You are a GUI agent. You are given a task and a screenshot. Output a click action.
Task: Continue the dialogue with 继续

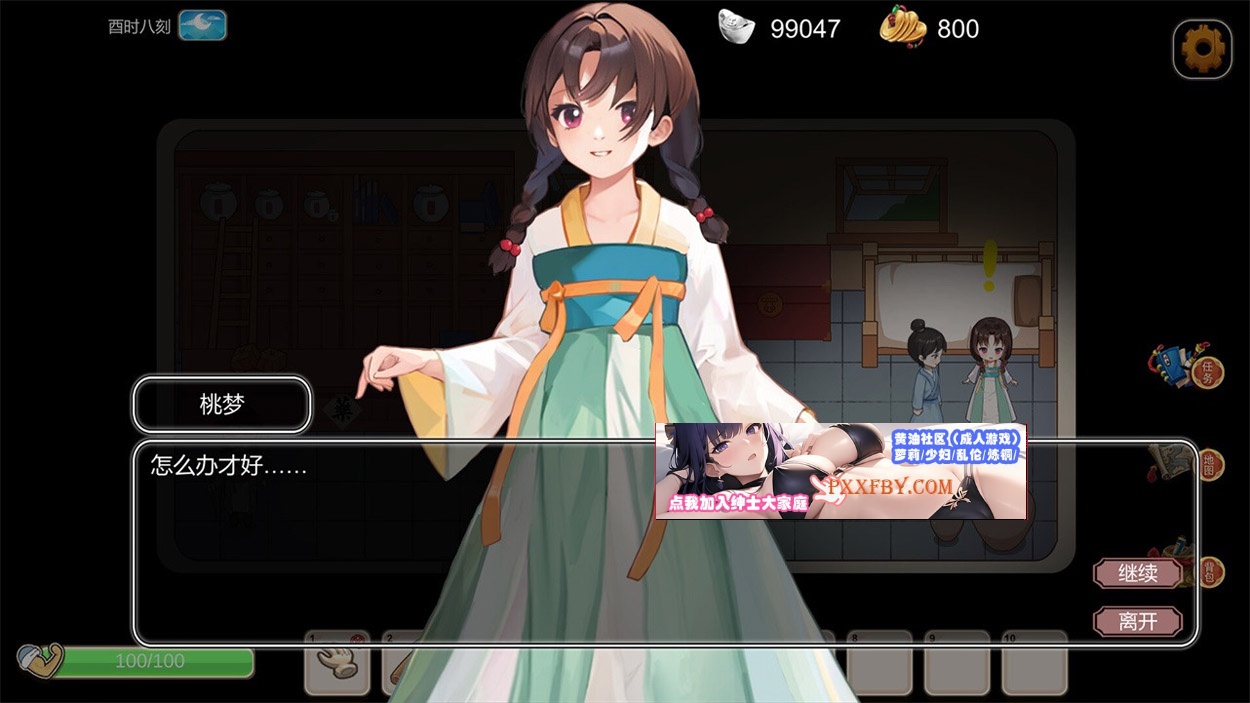pos(1138,574)
